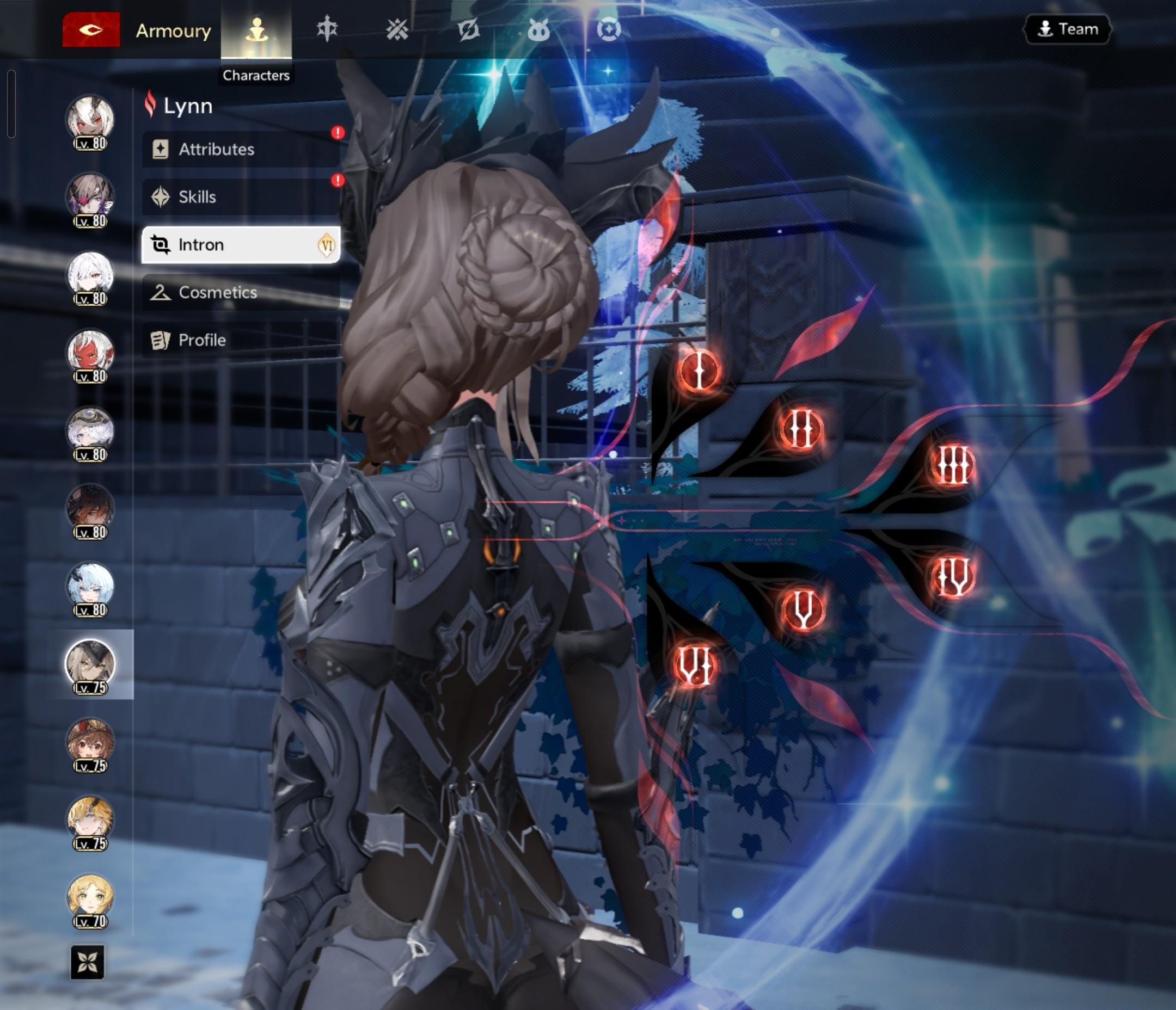The image size is (1176, 1010).
Task: Click the red back button beside Armoury
Action: coord(91,29)
